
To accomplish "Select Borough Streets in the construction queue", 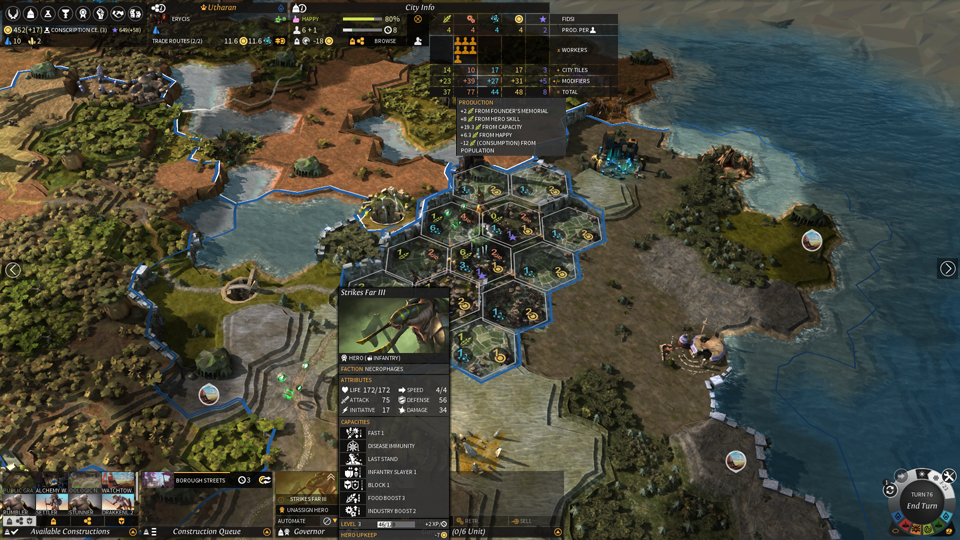I will [x=200, y=480].
